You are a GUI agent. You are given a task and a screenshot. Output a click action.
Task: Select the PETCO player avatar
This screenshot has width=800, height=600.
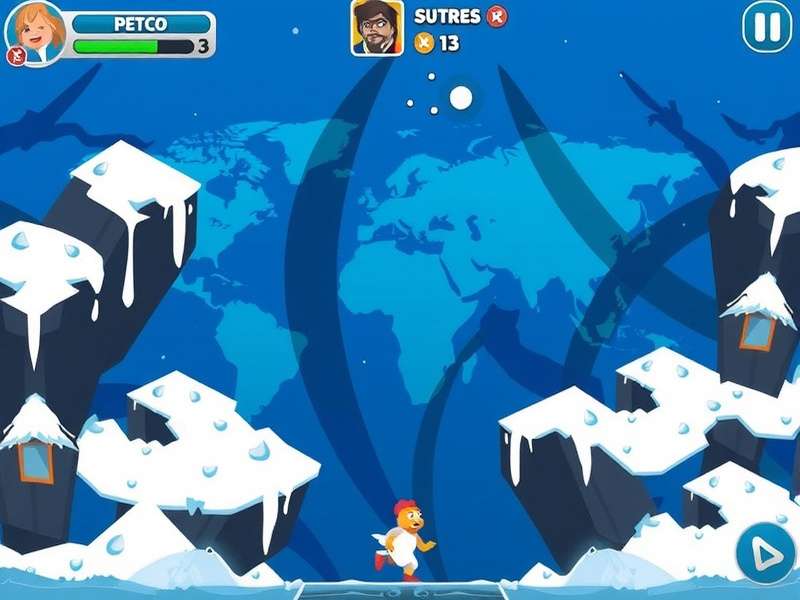pyautogui.click(x=37, y=32)
